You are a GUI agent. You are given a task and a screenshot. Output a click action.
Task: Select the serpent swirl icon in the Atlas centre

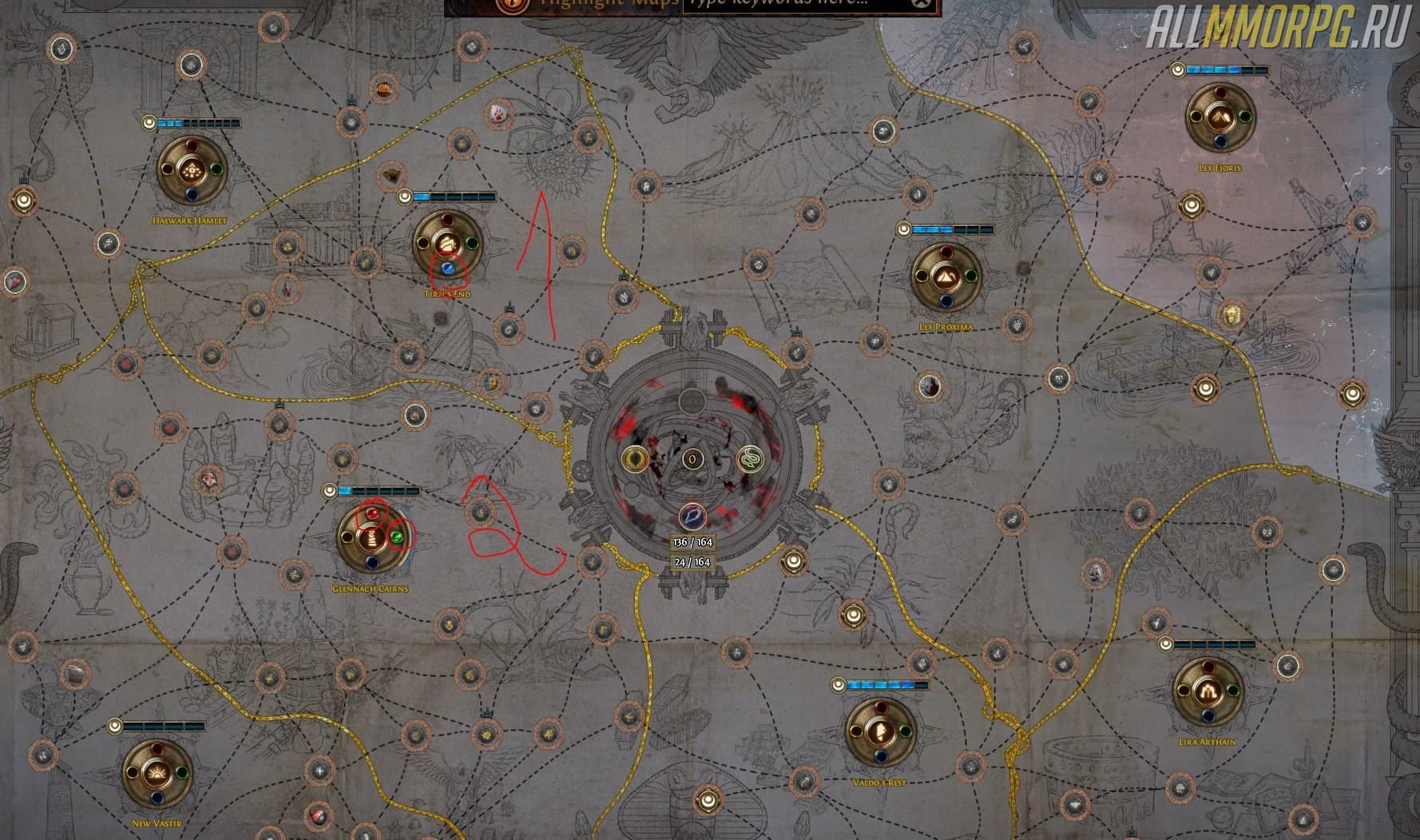(x=749, y=459)
